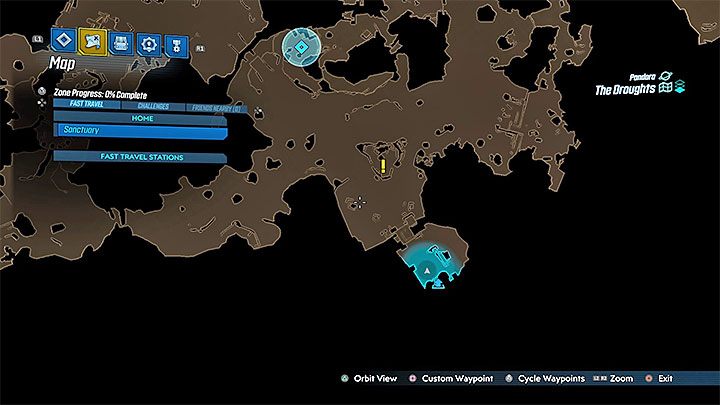The image size is (720, 405).
Task: Show the Challenges sub-tab
Action: point(152,105)
